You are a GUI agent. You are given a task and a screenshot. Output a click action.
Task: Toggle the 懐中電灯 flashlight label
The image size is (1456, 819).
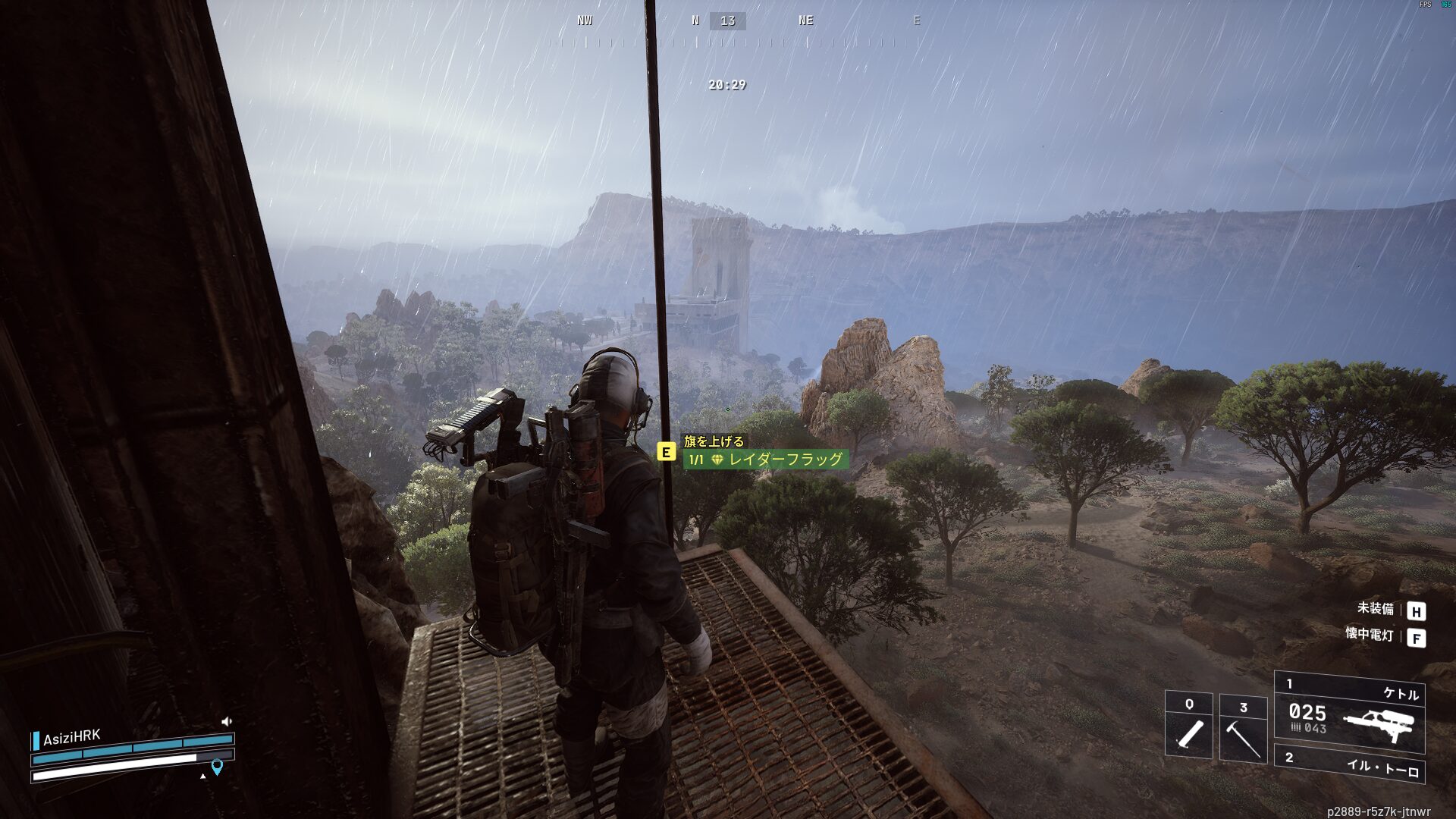click(1369, 635)
